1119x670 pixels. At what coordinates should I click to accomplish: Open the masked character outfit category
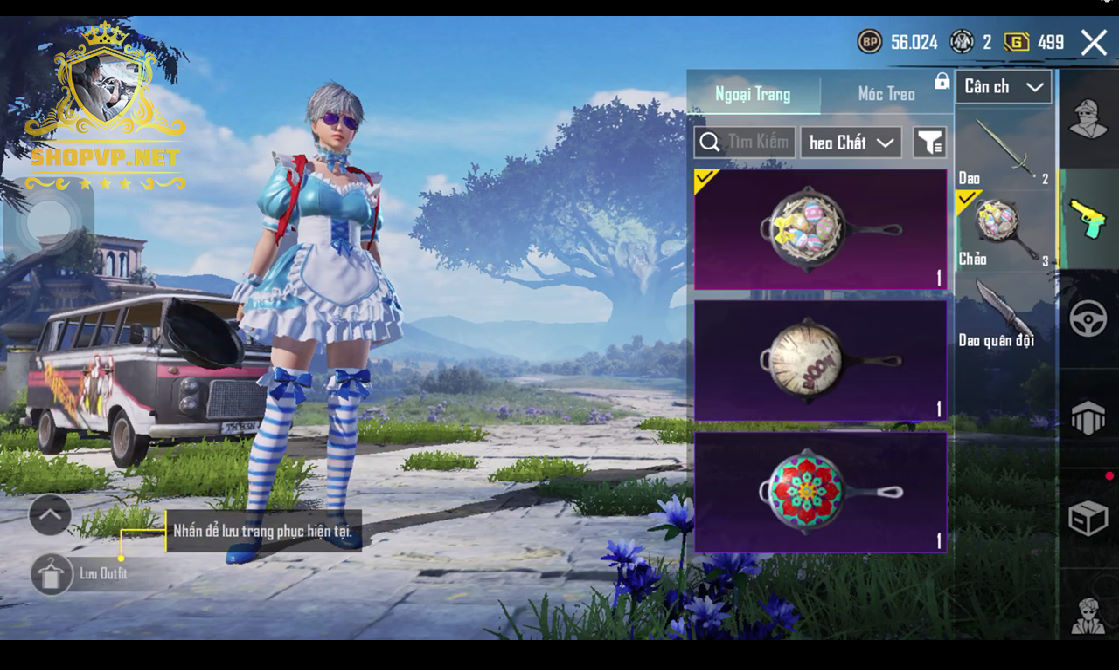(1088, 120)
